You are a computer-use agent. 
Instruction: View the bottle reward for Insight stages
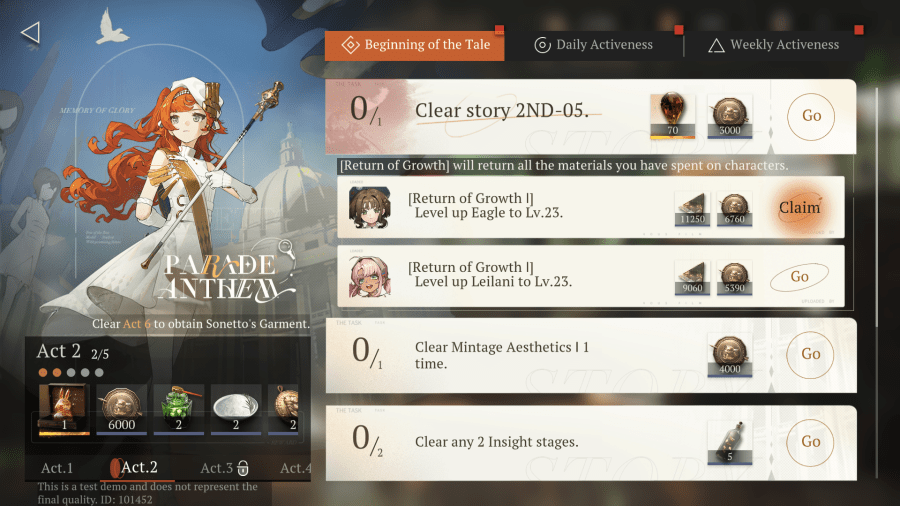[x=729, y=442]
